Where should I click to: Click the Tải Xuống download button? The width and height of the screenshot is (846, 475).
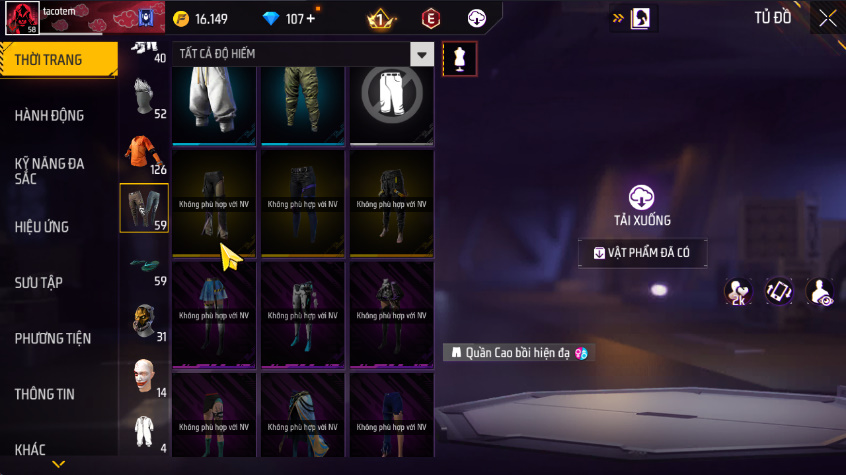click(641, 205)
